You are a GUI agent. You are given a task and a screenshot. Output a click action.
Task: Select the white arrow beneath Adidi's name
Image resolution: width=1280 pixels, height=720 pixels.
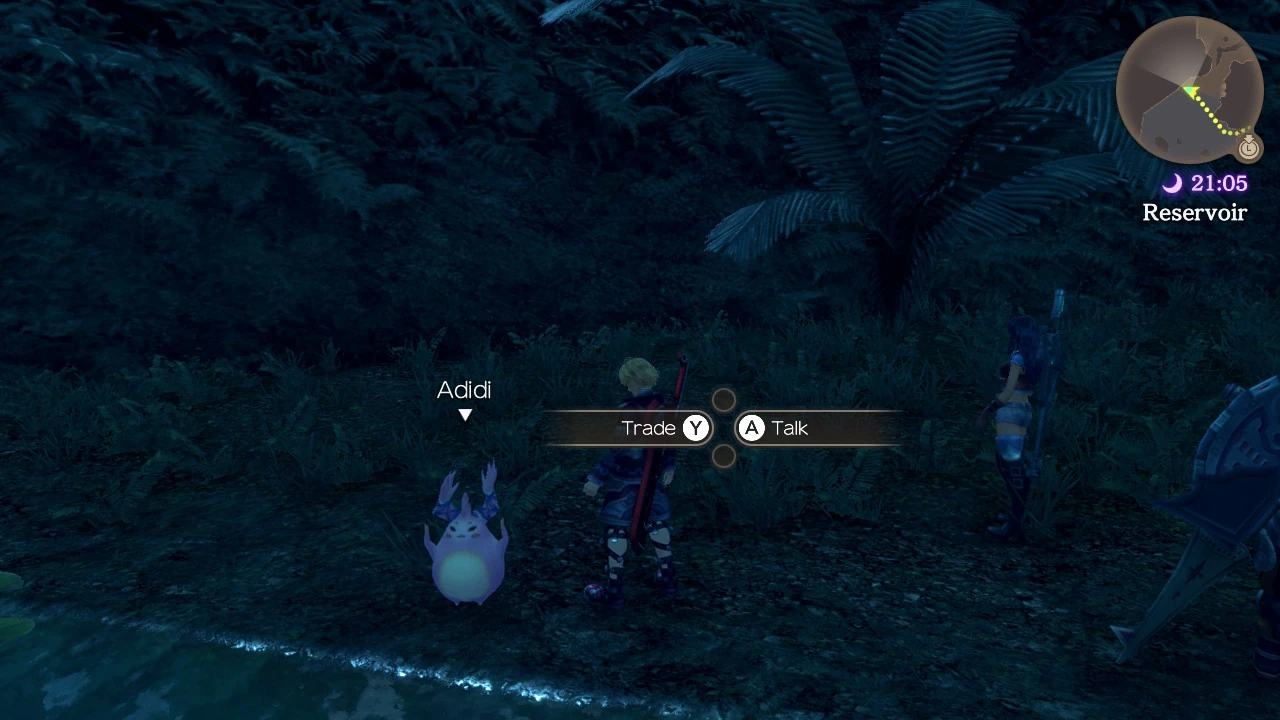[x=464, y=414]
